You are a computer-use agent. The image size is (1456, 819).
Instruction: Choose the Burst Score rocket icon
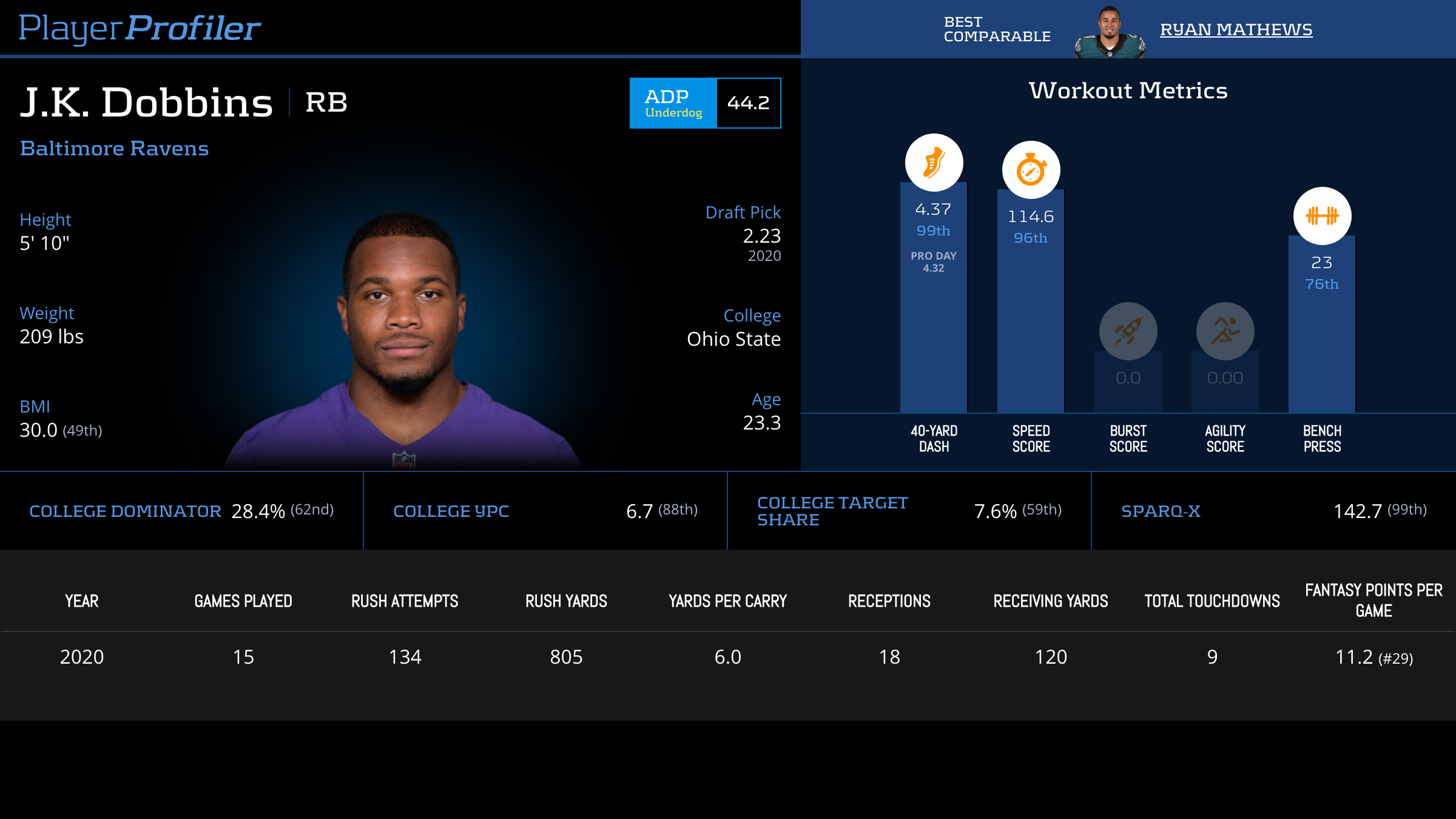1128,331
